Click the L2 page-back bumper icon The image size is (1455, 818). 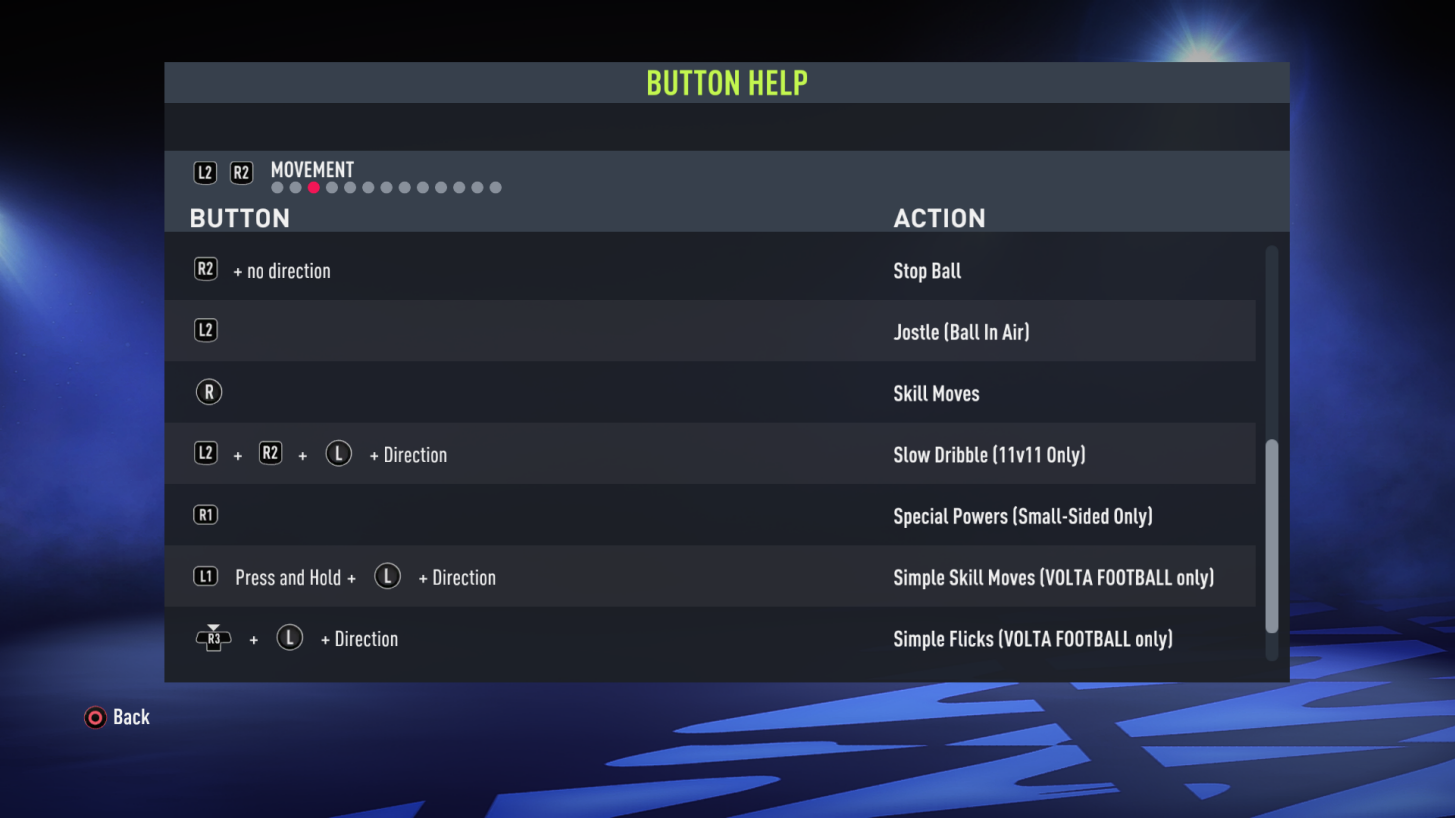tap(204, 172)
